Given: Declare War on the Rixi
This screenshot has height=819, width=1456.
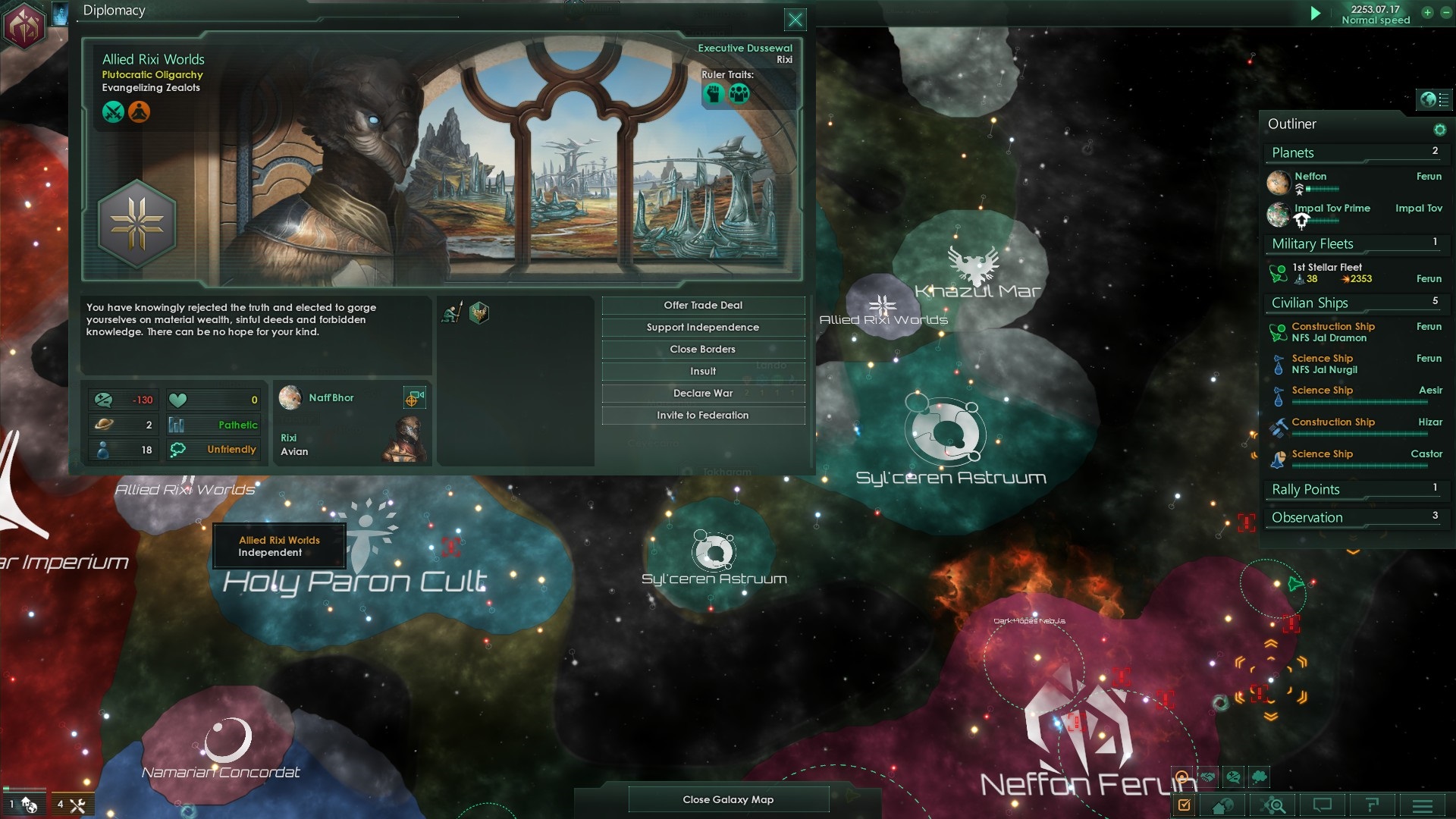Looking at the screenshot, I should (703, 394).
